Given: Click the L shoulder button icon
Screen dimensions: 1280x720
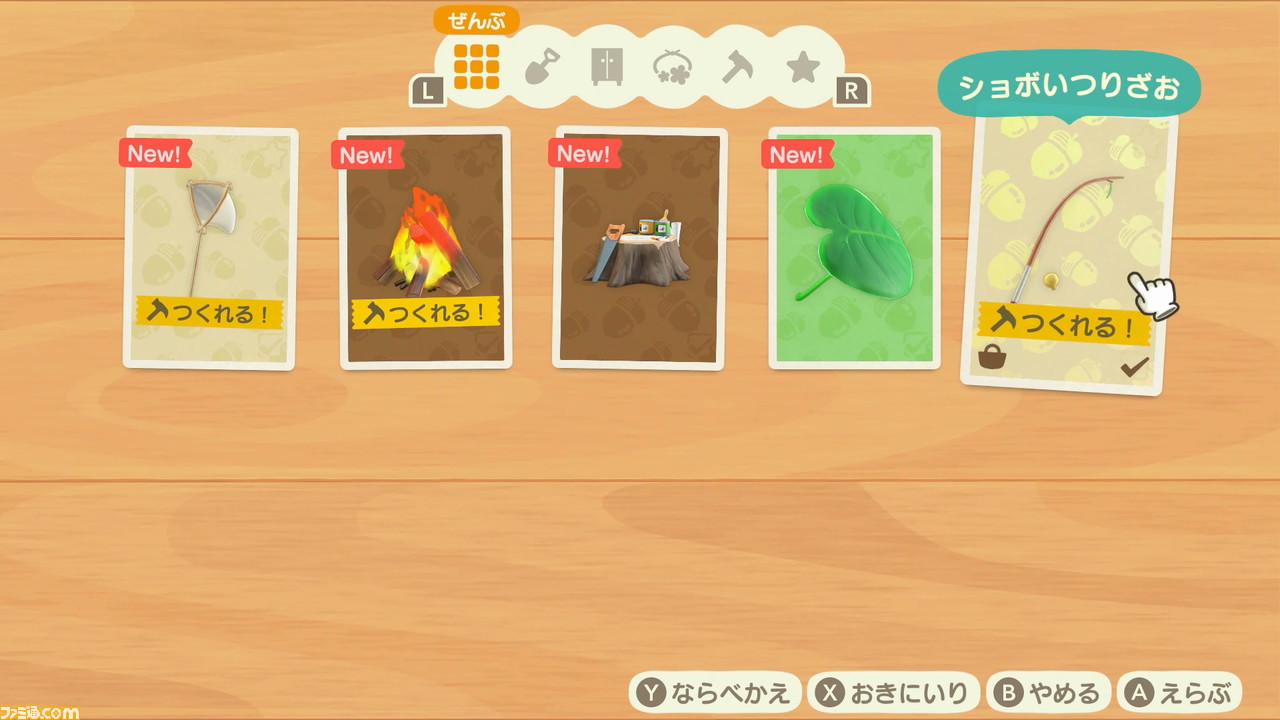Looking at the screenshot, I should click(430, 90).
